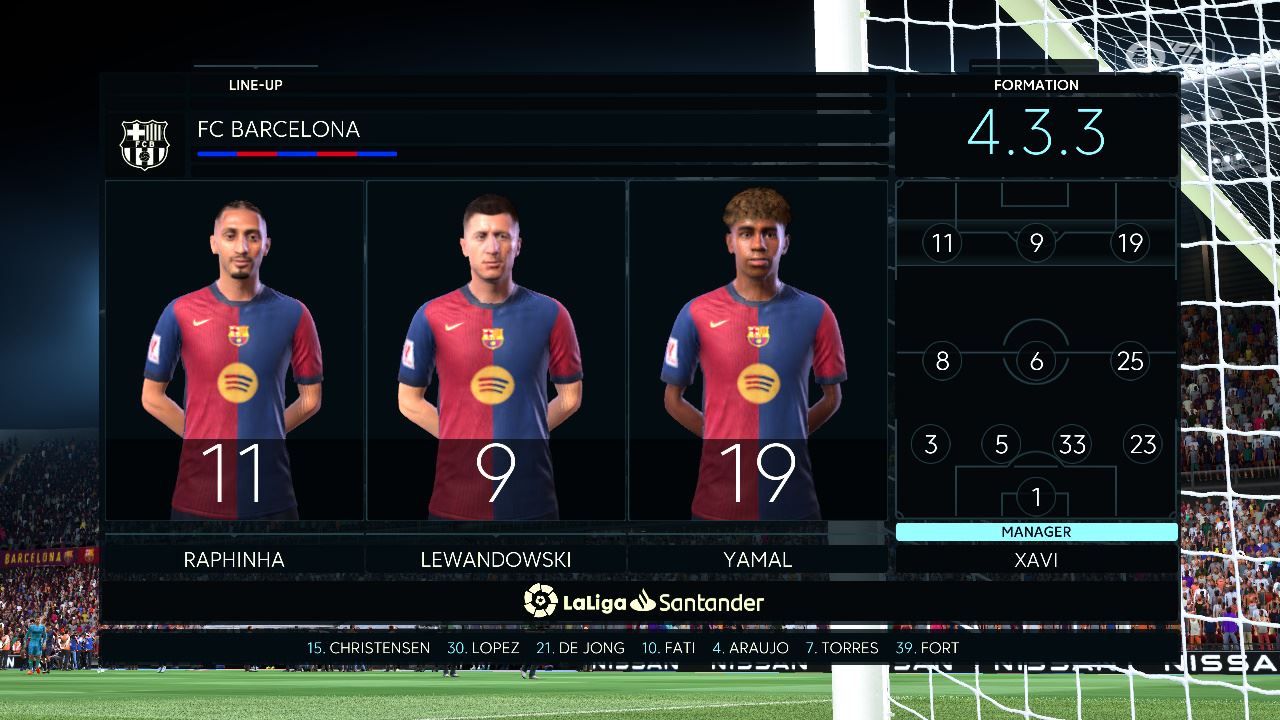This screenshot has width=1280, height=720.
Task: Select the number 8 formation marker
Action: coord(942,361)
